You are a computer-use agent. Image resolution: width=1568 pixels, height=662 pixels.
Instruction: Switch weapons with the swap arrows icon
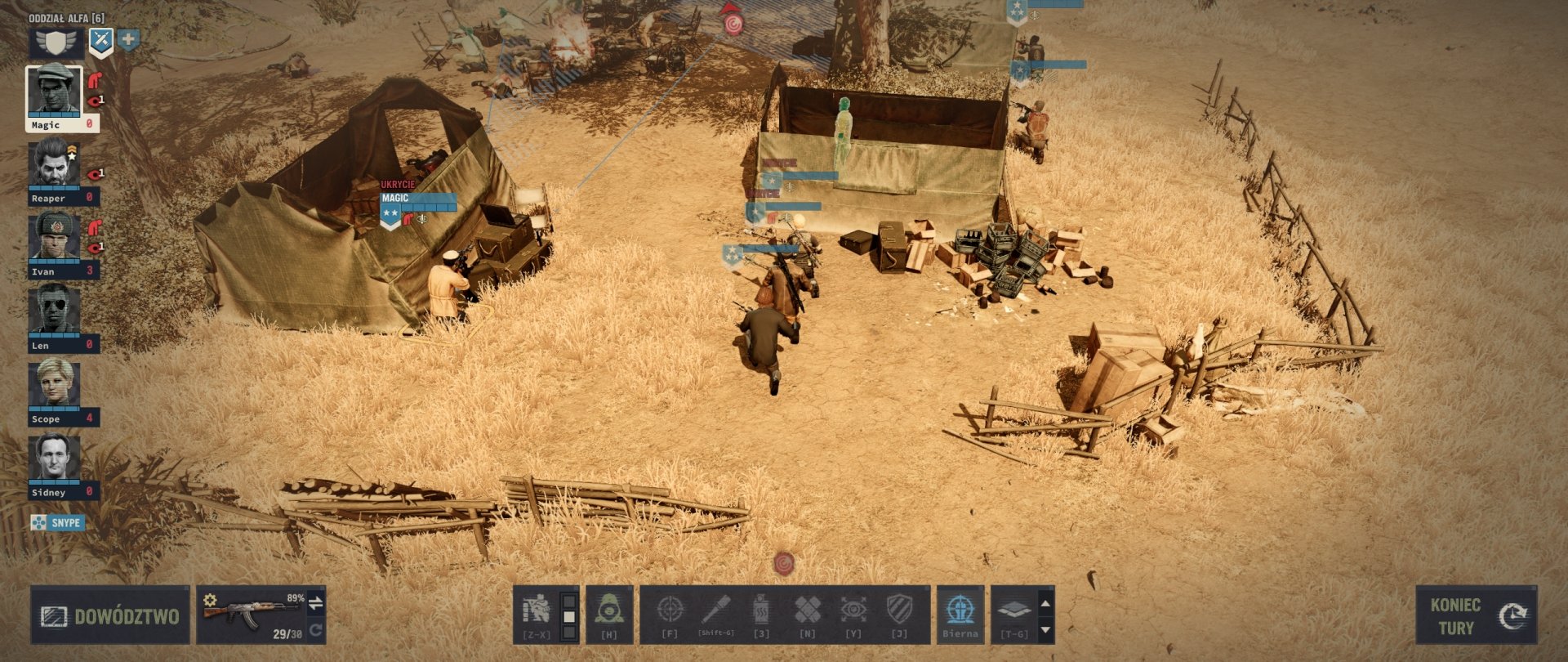(314, 601)
